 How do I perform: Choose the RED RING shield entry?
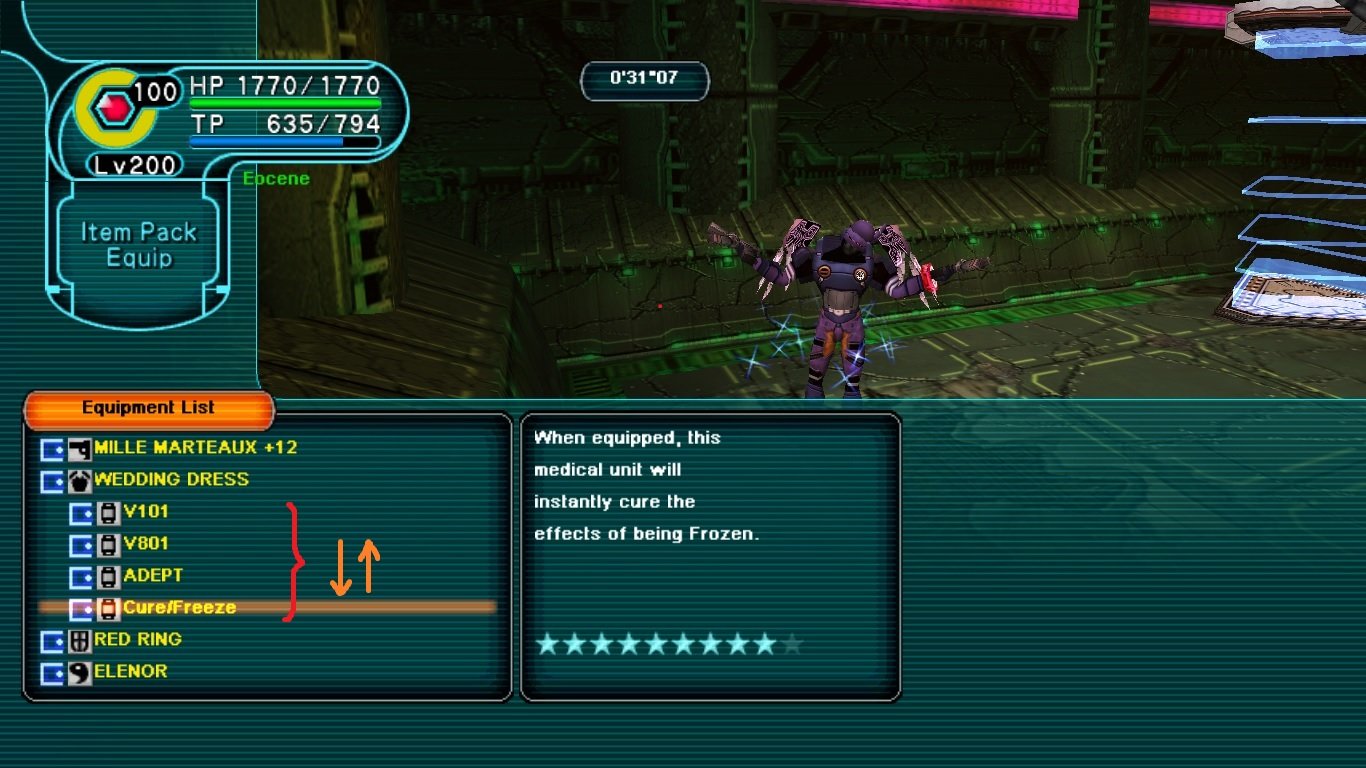[138, 639]
